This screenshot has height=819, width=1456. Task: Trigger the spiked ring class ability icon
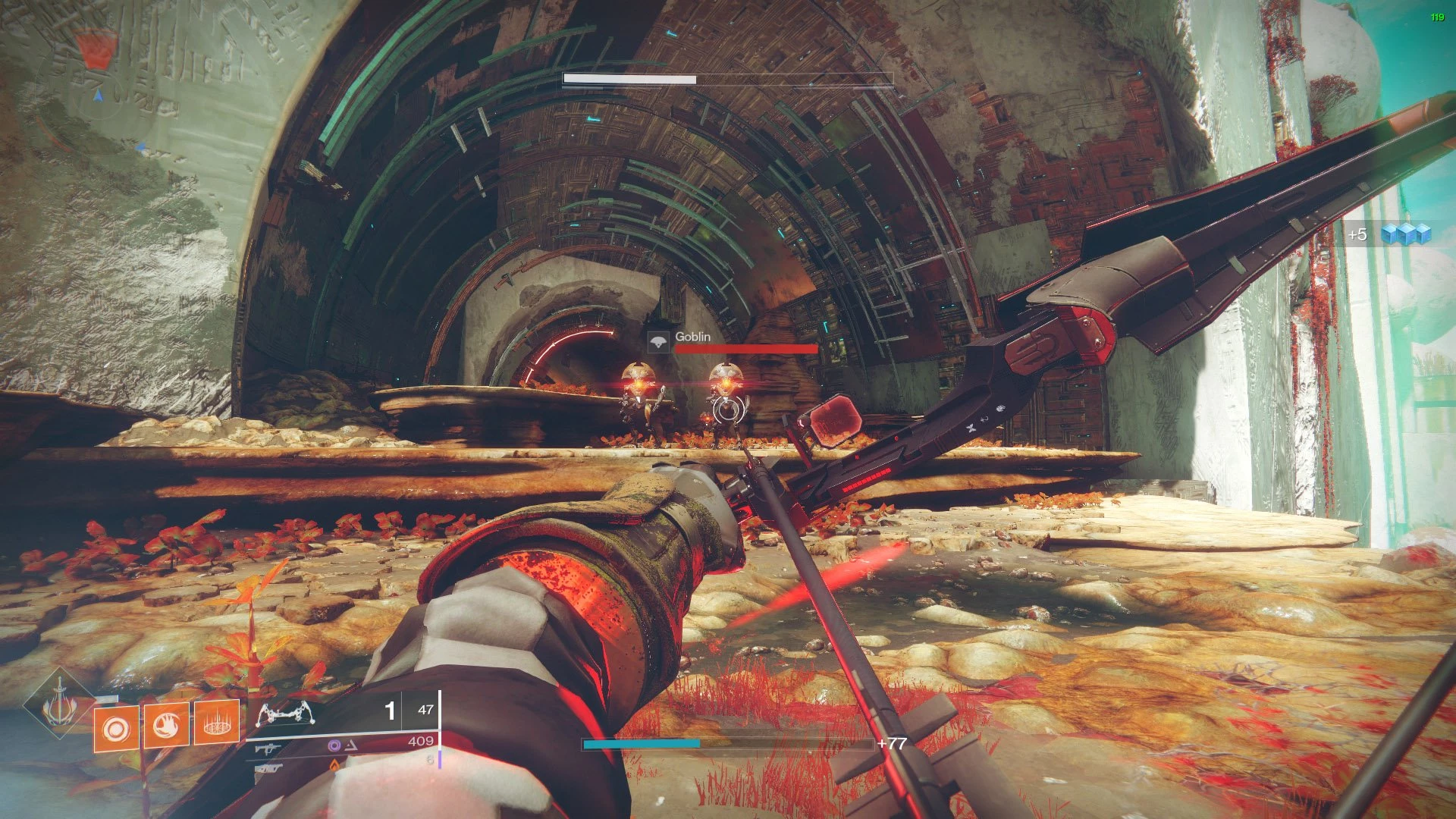(x=217, y=723)
